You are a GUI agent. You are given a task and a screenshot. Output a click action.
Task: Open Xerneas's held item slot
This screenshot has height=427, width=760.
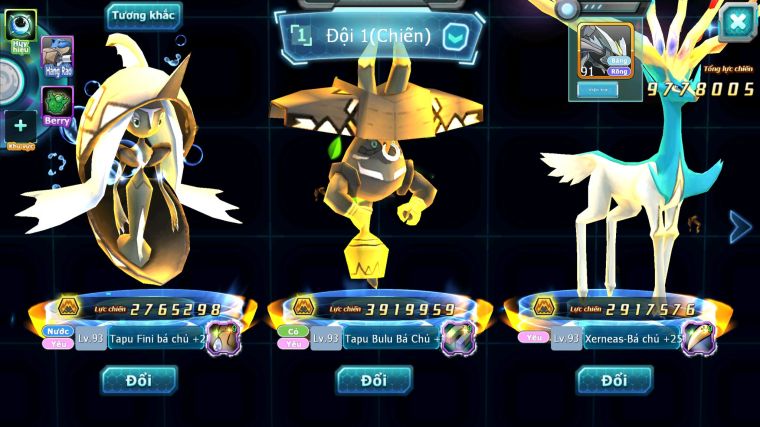coord(699,339)
